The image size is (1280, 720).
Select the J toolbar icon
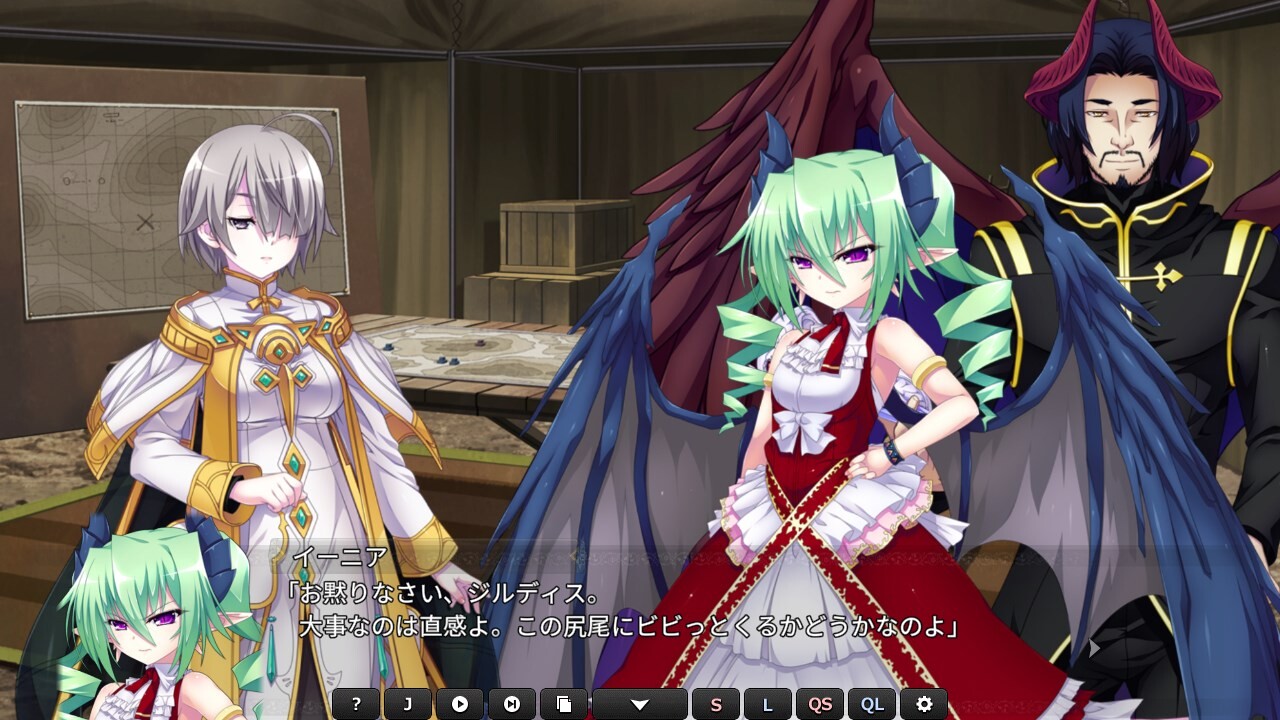407,703
